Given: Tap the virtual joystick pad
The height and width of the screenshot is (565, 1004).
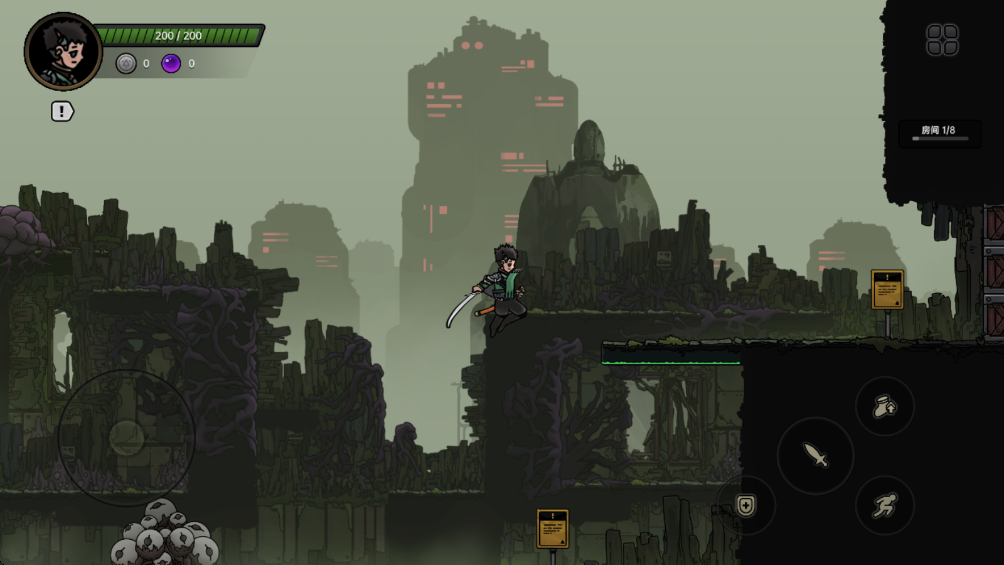Looking at the screenshot, I should (x=126, y=437).
